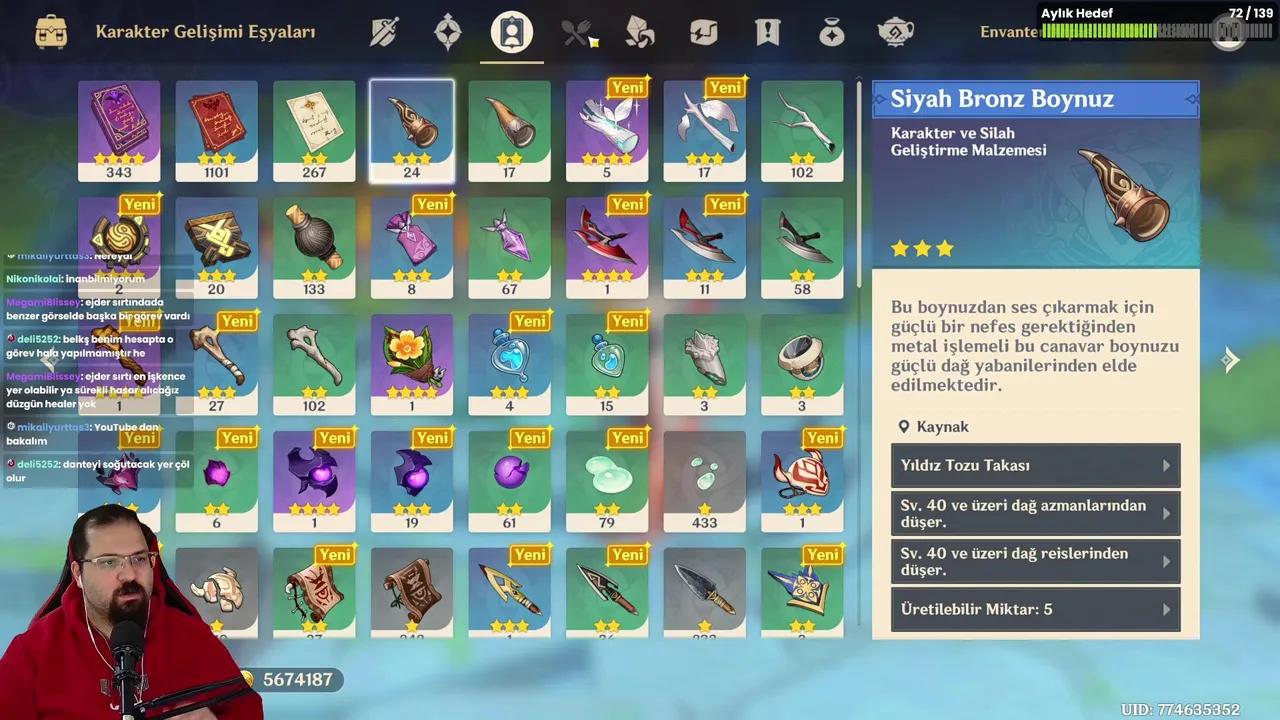The width and height of the screenshot is (1280, 720).
Task: Click the next page arrow on right
Action: [1230, 360]
